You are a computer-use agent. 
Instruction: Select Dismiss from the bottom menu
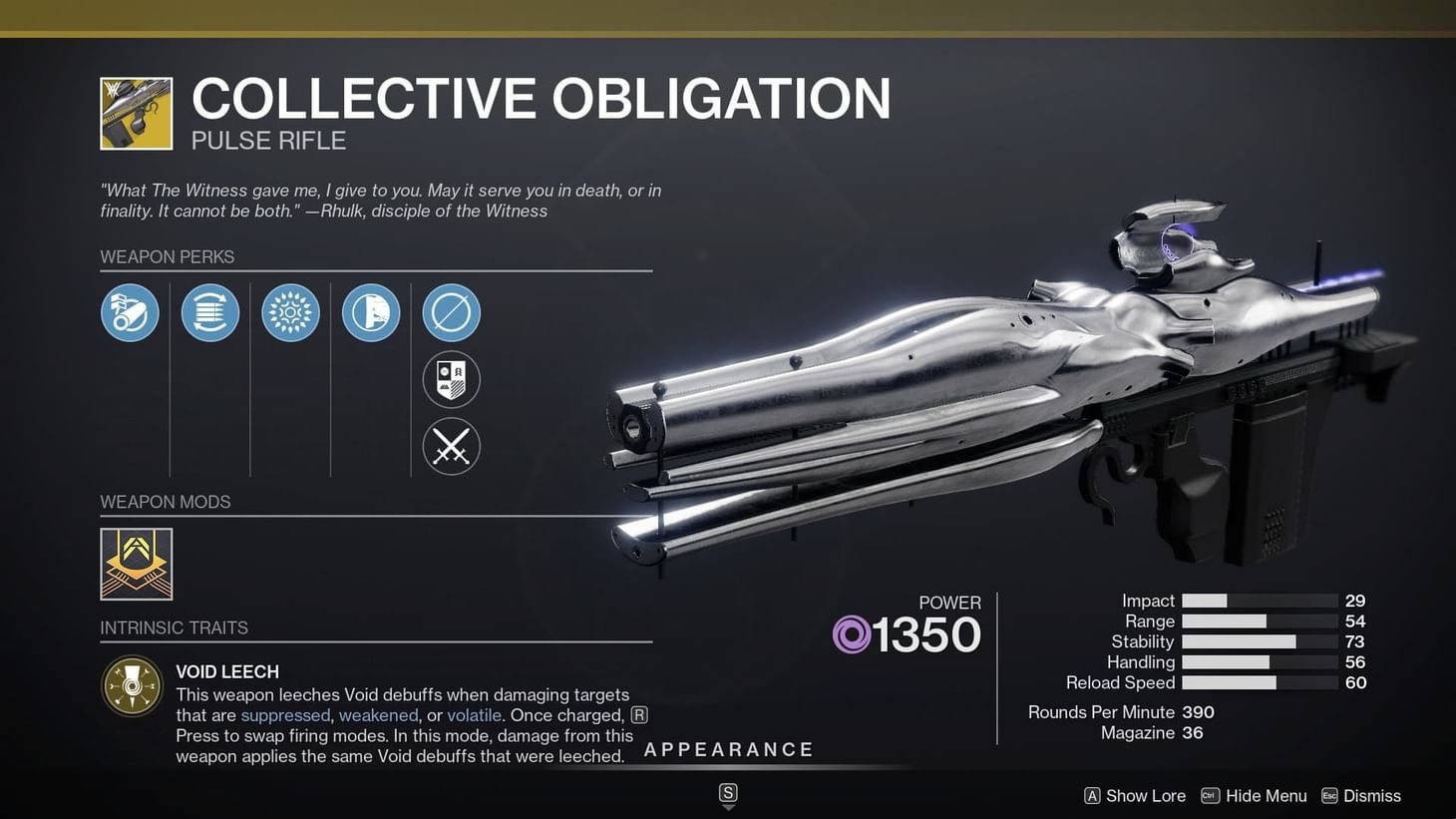pyautogui.click(x=1362, y=795)
